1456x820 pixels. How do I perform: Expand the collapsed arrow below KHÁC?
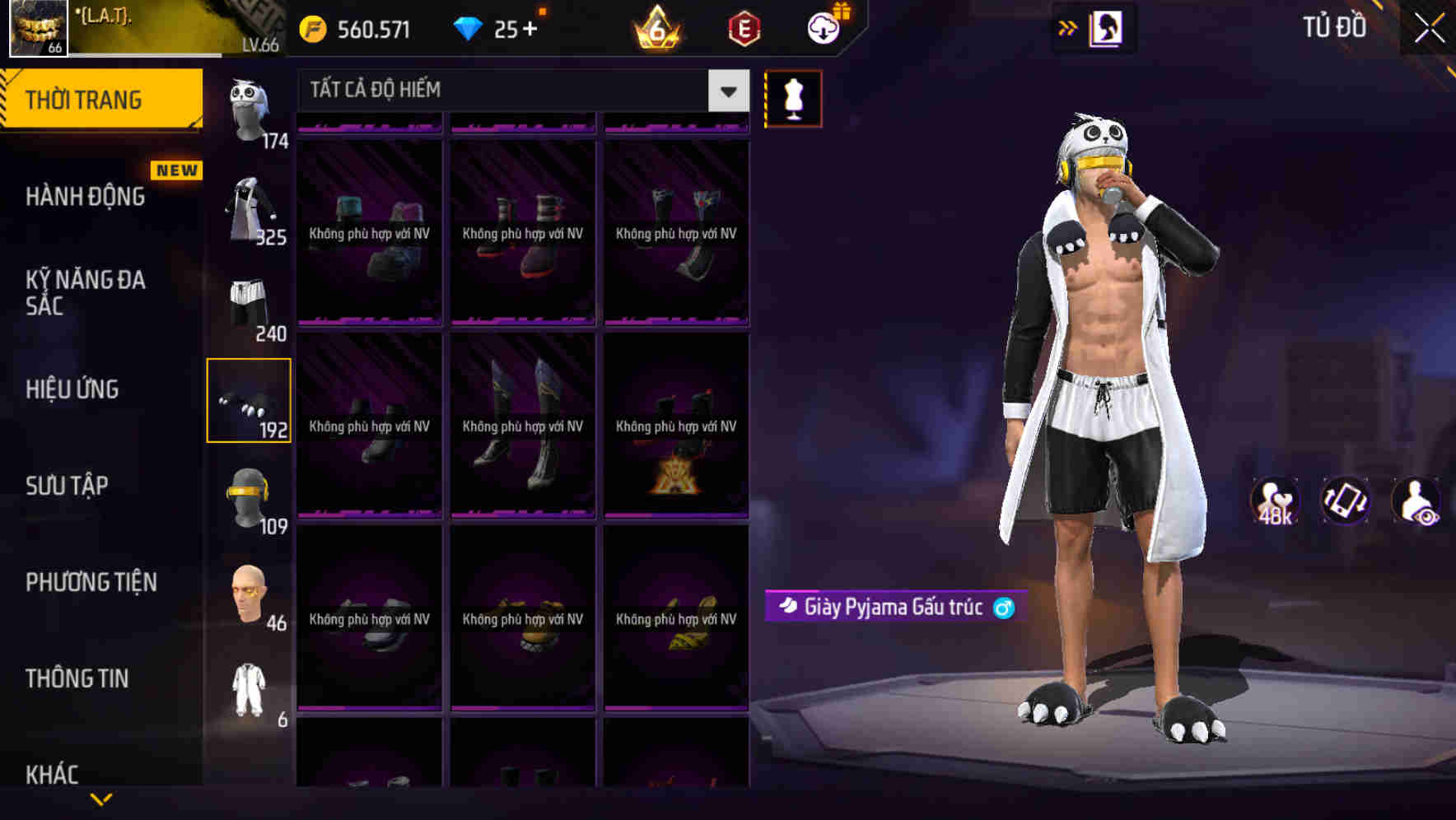(x=100, y=798)
